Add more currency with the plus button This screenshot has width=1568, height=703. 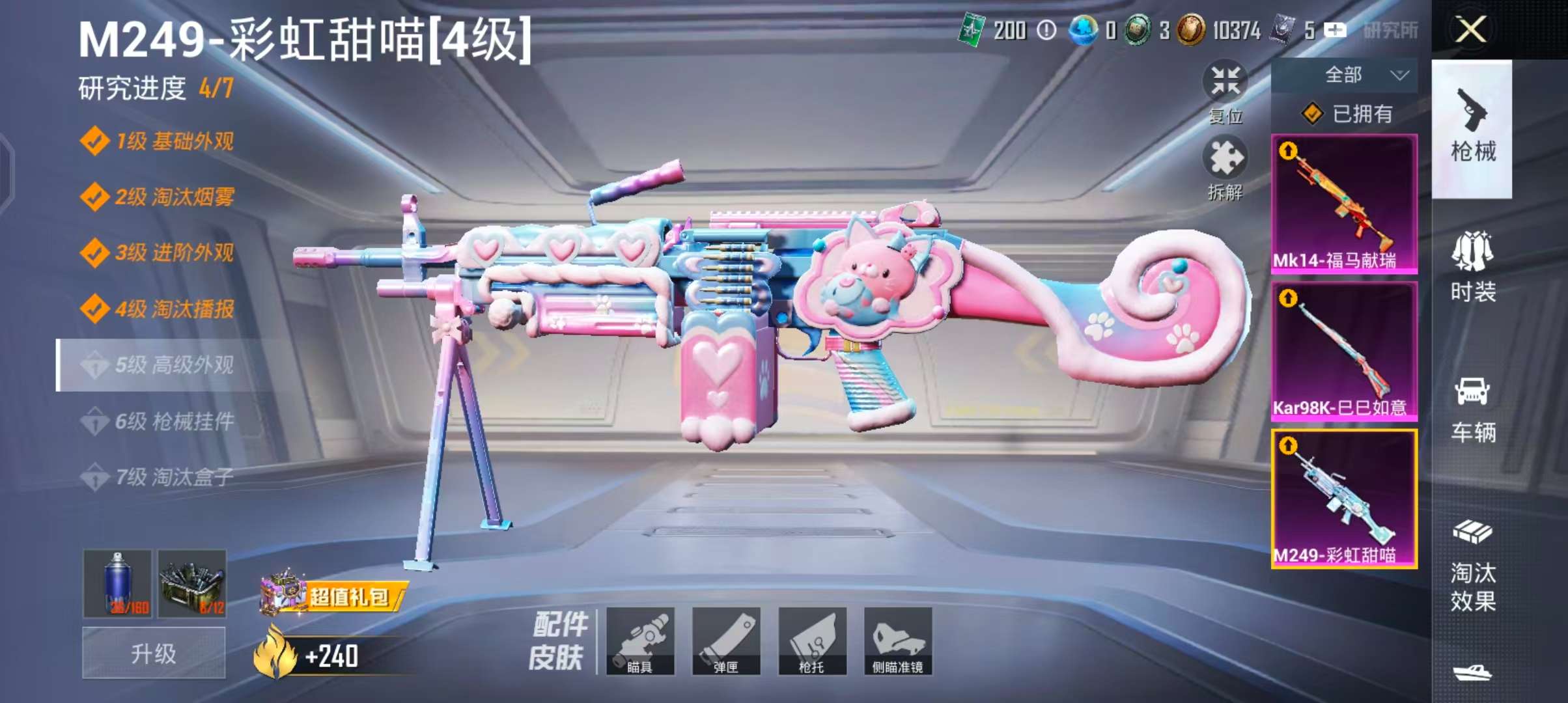[1335, 30]
